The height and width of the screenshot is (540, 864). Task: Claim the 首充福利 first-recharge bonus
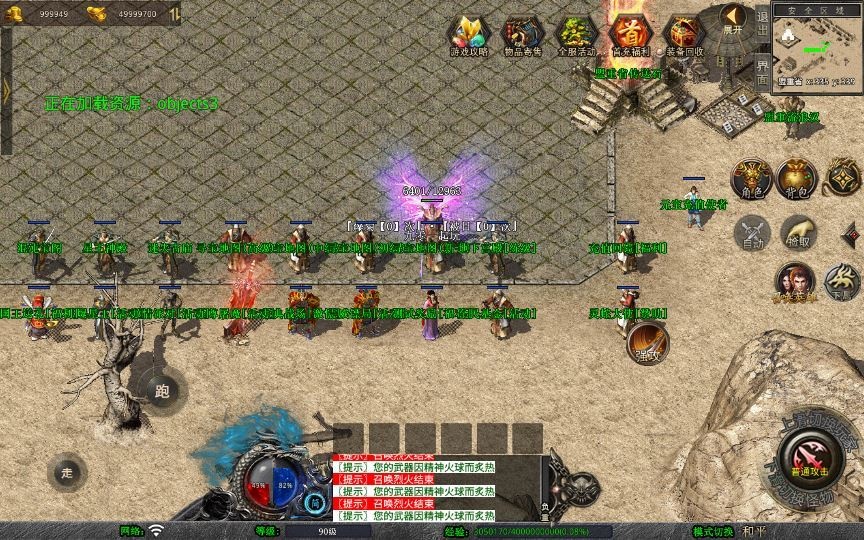point(630,35)
